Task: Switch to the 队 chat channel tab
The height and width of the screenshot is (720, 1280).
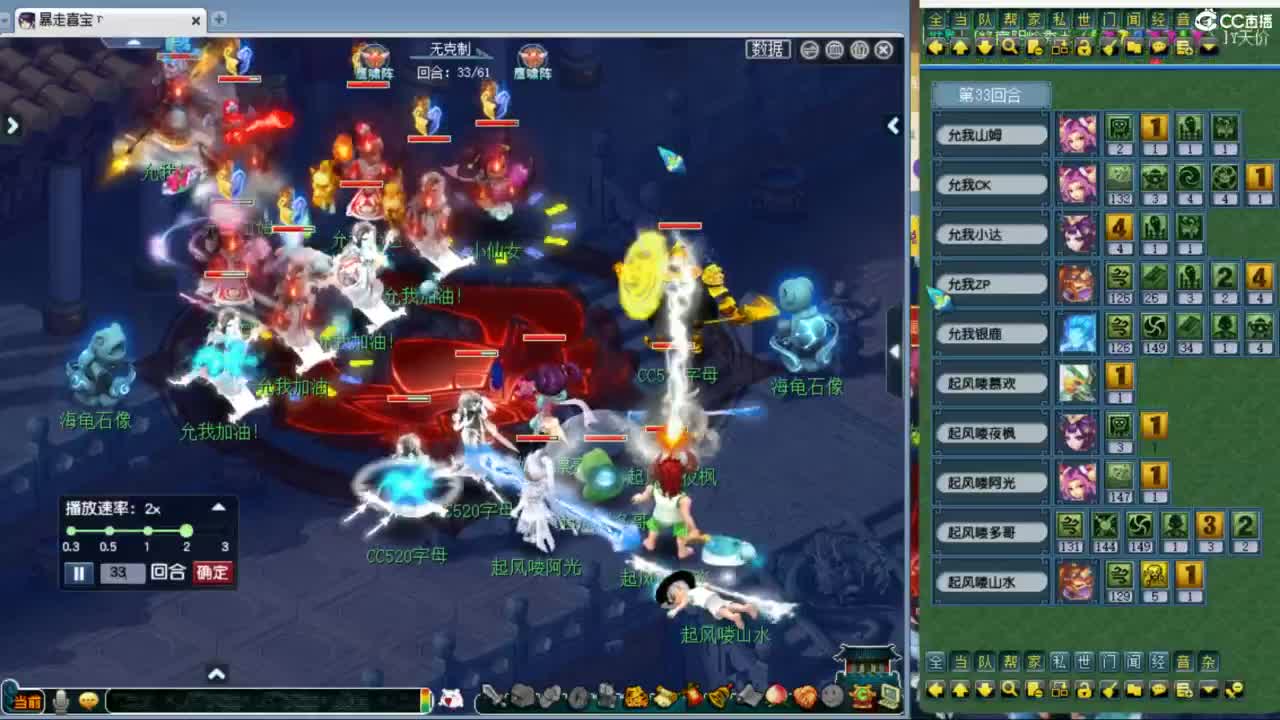Action: pyautogui.click(x=983, y=661)
